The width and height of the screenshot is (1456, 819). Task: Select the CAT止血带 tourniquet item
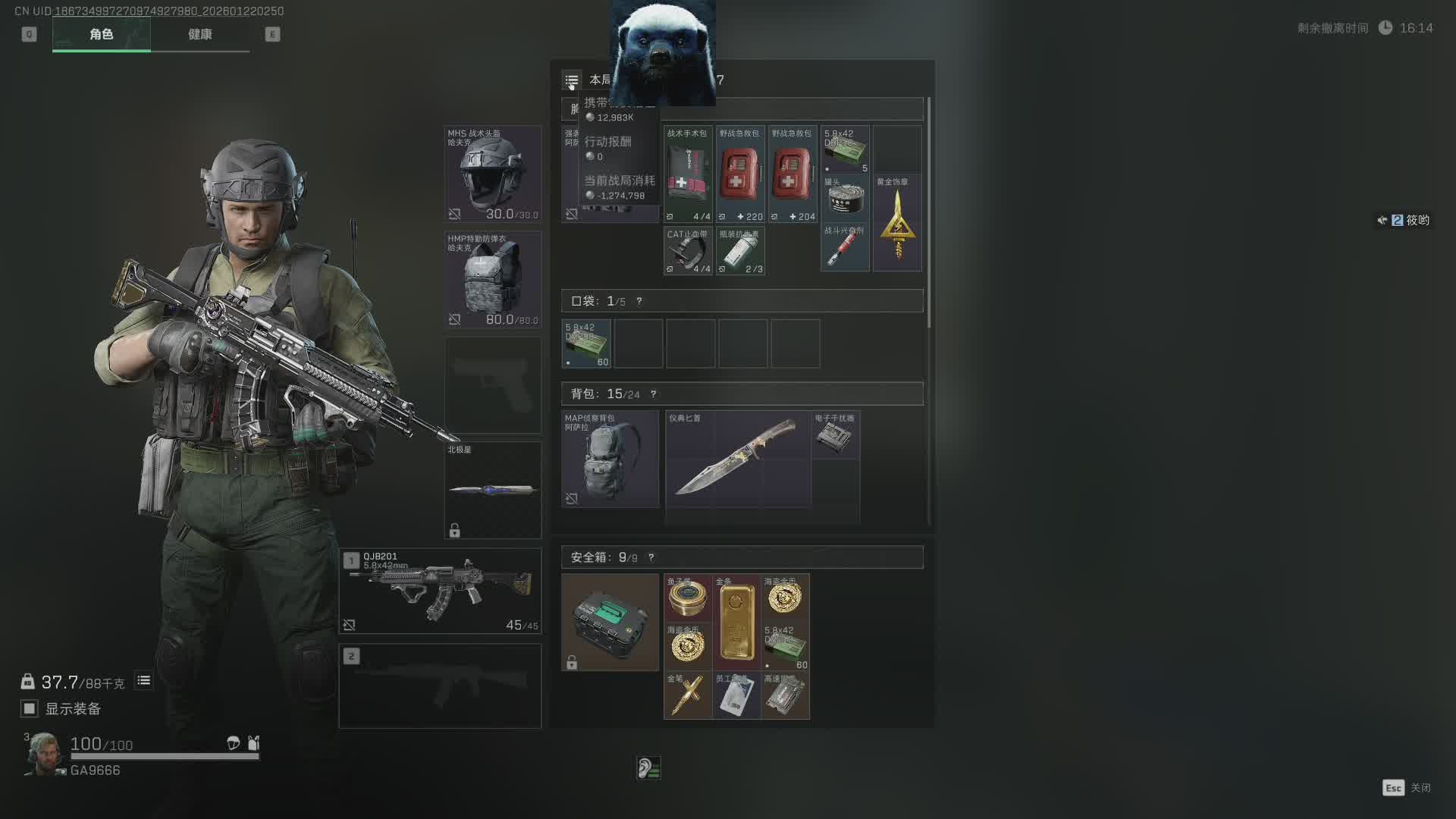click(688, 251)
